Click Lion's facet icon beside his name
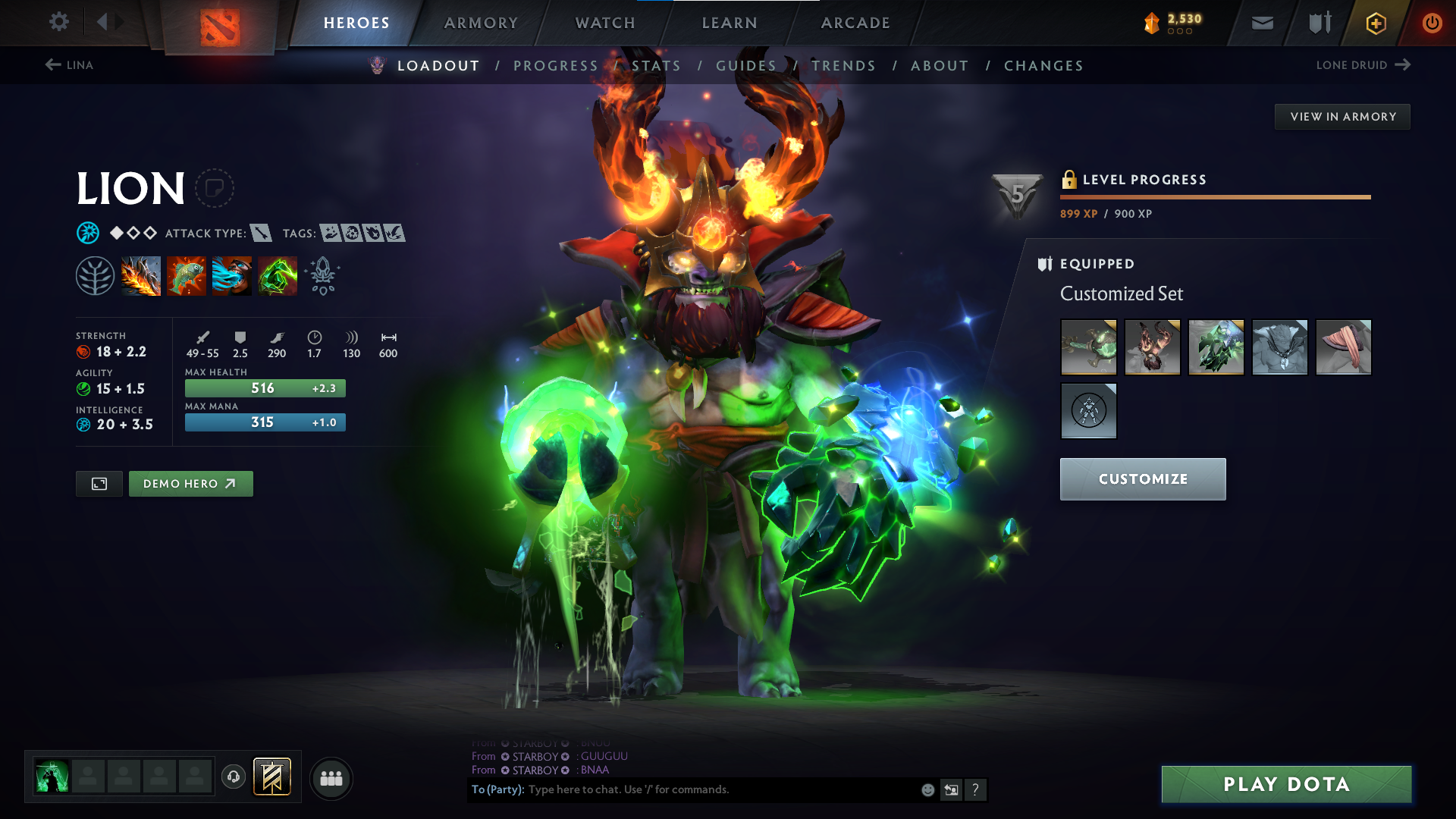Image resolution: width=1456 pixels, height=819 pixels. [x=216, y=188]
